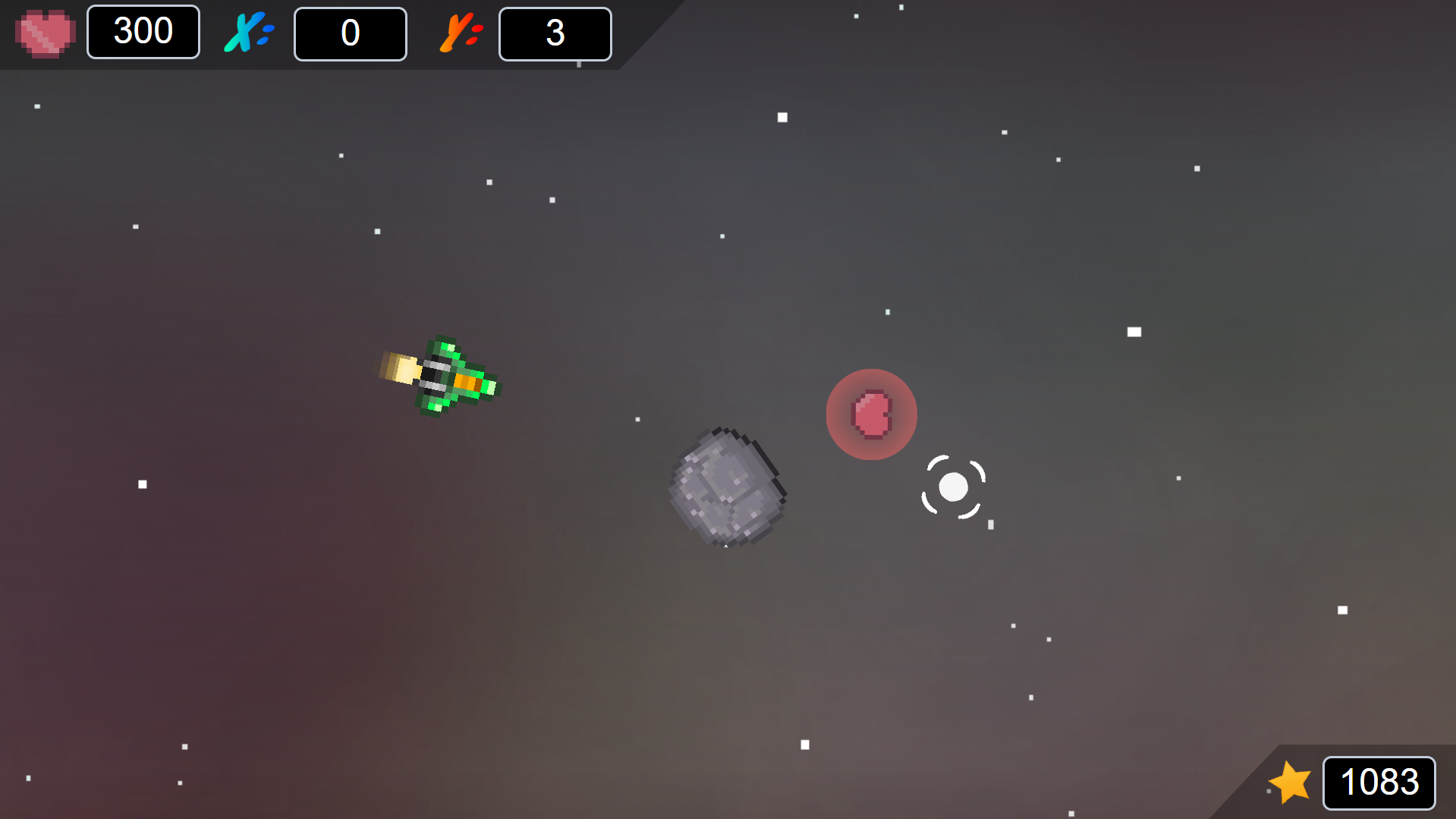1456x819 pixels.
Task: Click the Y value box showing 3
Action: click(x=555, y=33)
